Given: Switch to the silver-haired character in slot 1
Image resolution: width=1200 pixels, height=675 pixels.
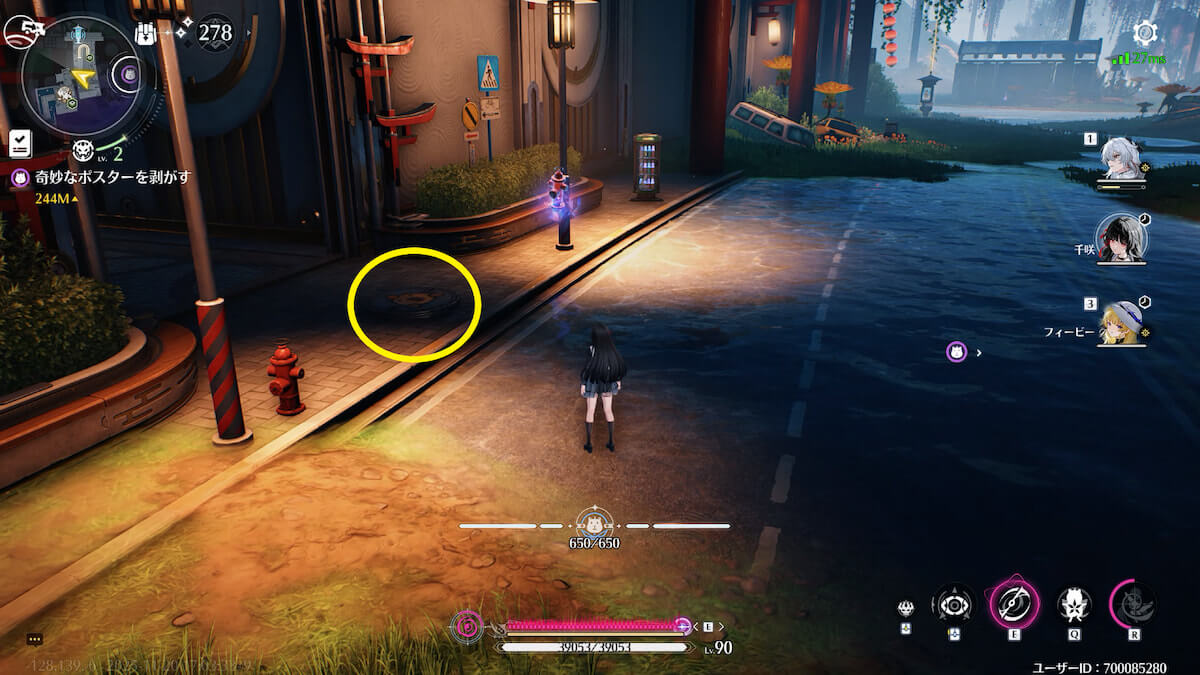Looking at the screenshot, I should click(x=1121, y=158).
